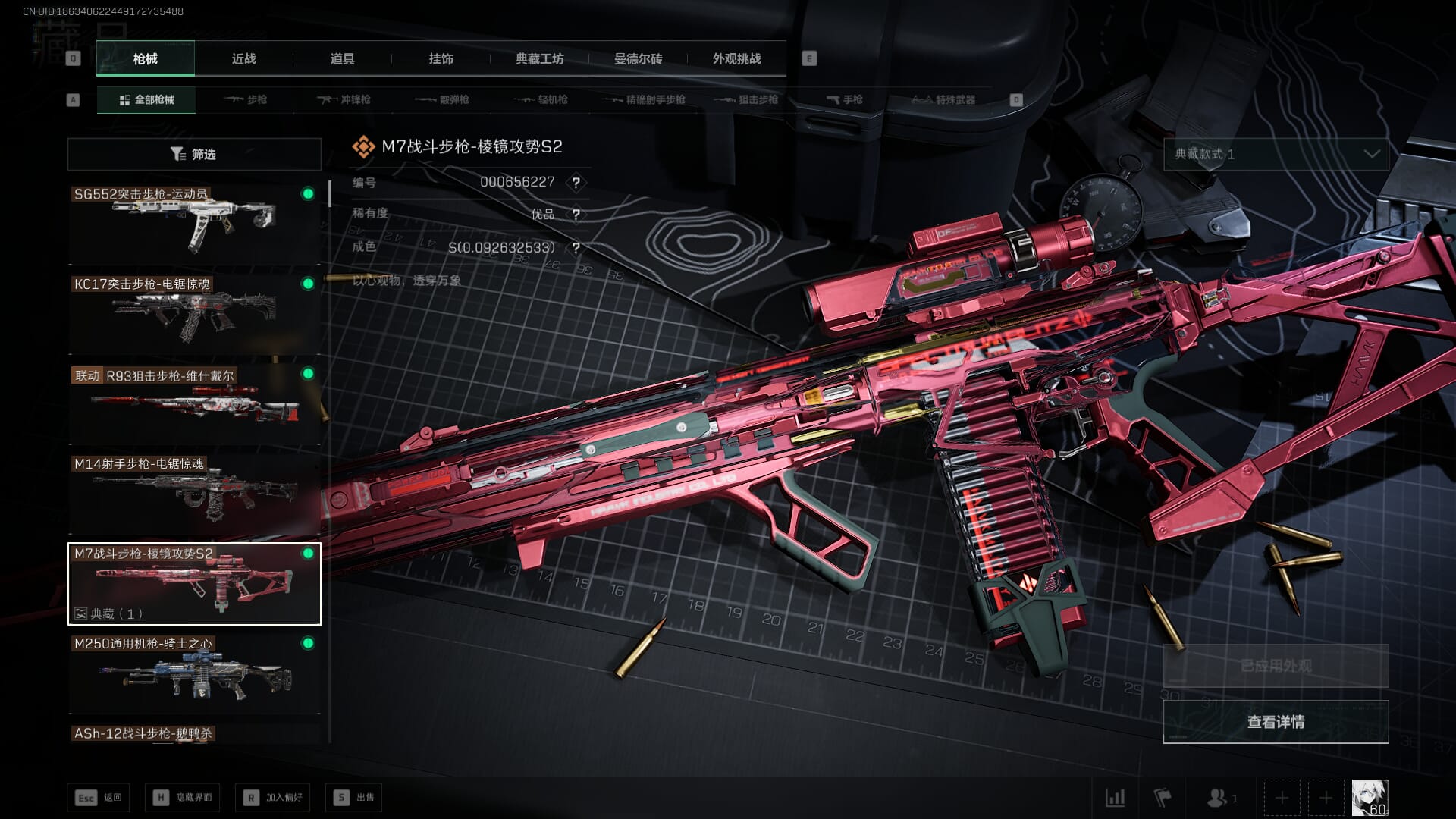Select the M250通用机枪-骑士之心 skin
Viewport: 1456px width, 819px height.
(194, 673)
